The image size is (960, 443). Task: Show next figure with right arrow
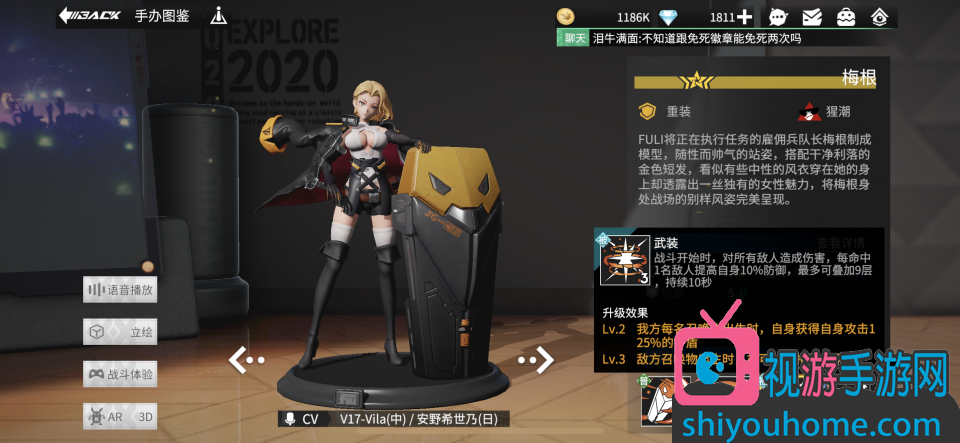pyautogui.click(x=536, y=359)
